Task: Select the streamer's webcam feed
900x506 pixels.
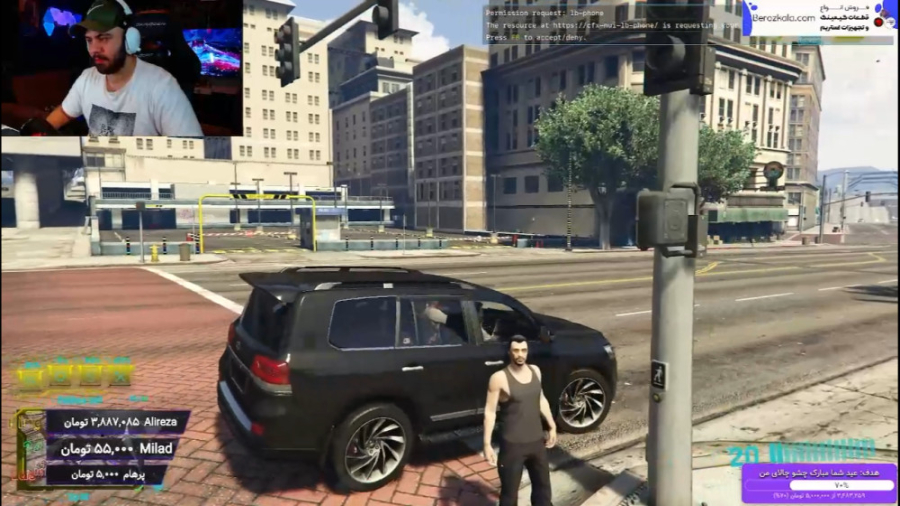Action: tap(121, 68)
